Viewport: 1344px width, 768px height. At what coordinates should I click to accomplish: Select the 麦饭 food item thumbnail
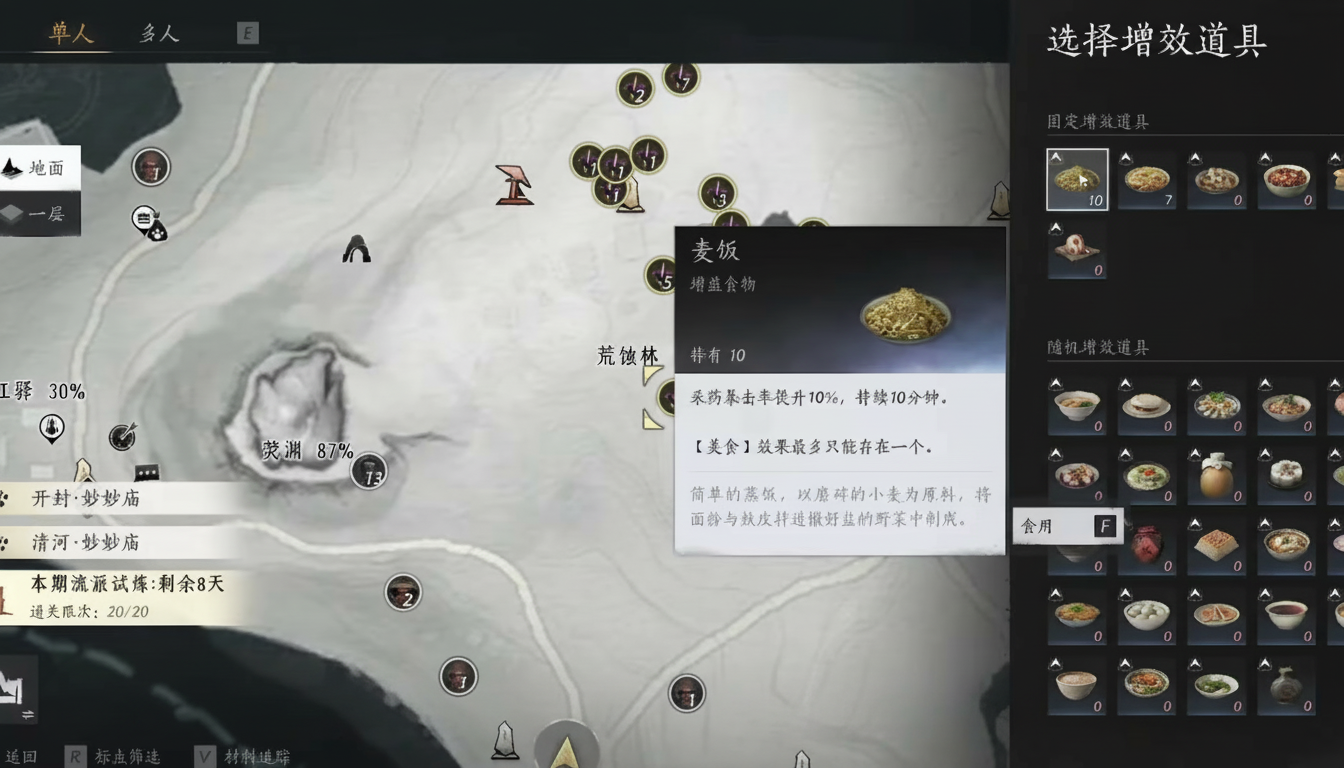pyautogui.click(x=1077, y=180)
